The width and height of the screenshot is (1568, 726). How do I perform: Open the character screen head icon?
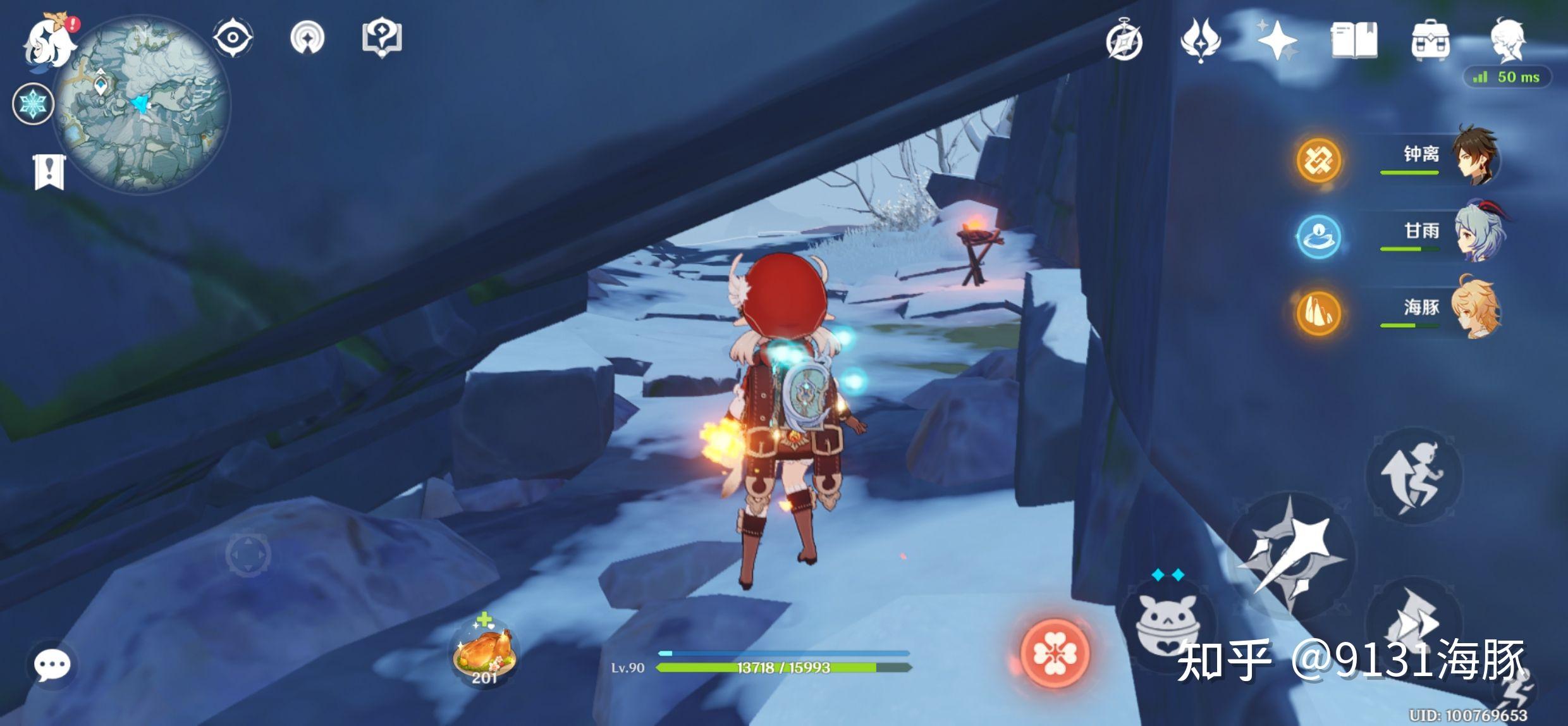[x=1509, y=40]
